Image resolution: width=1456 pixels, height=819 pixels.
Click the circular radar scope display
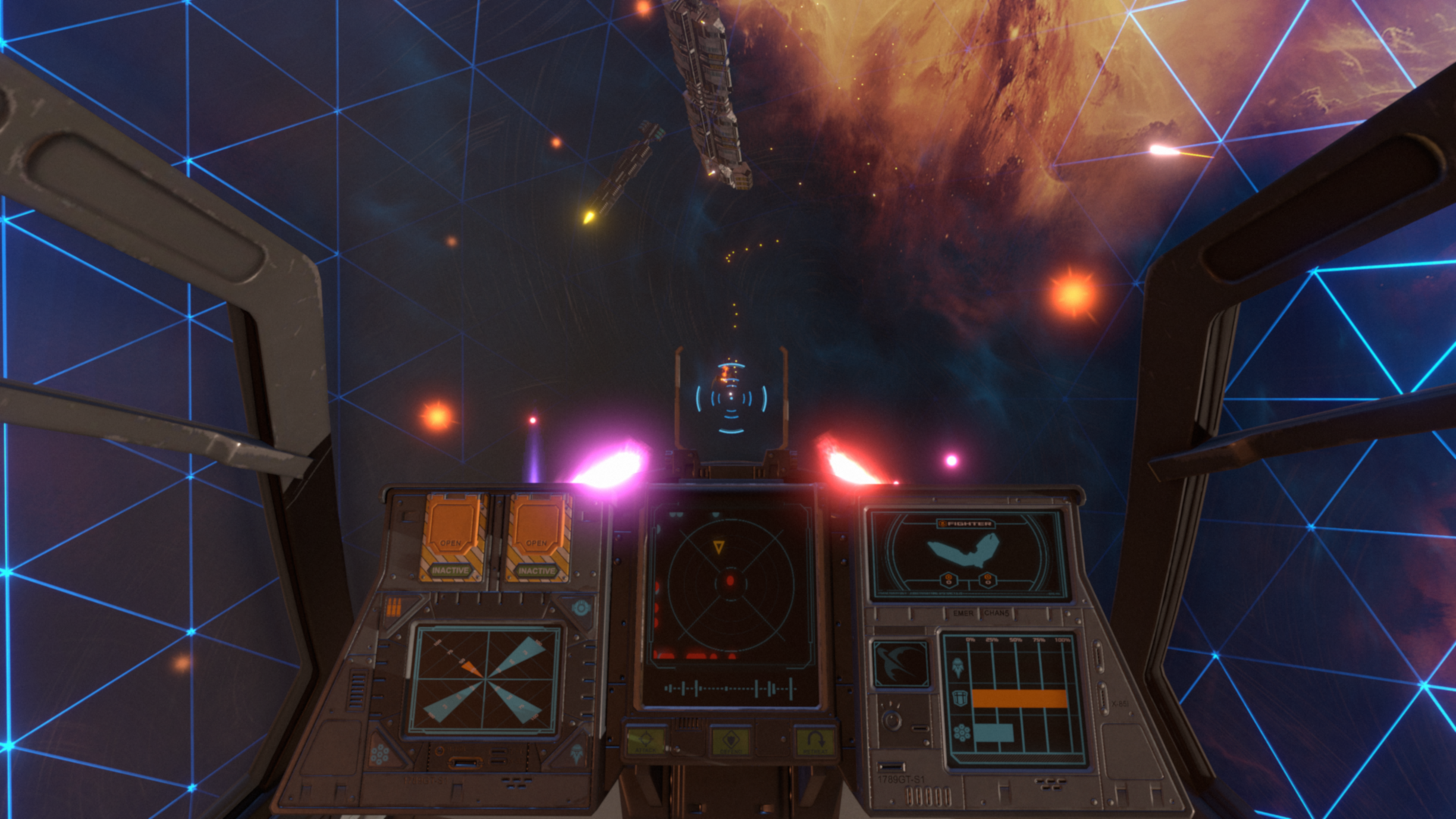pyautogui.click(x=730, y=582)
